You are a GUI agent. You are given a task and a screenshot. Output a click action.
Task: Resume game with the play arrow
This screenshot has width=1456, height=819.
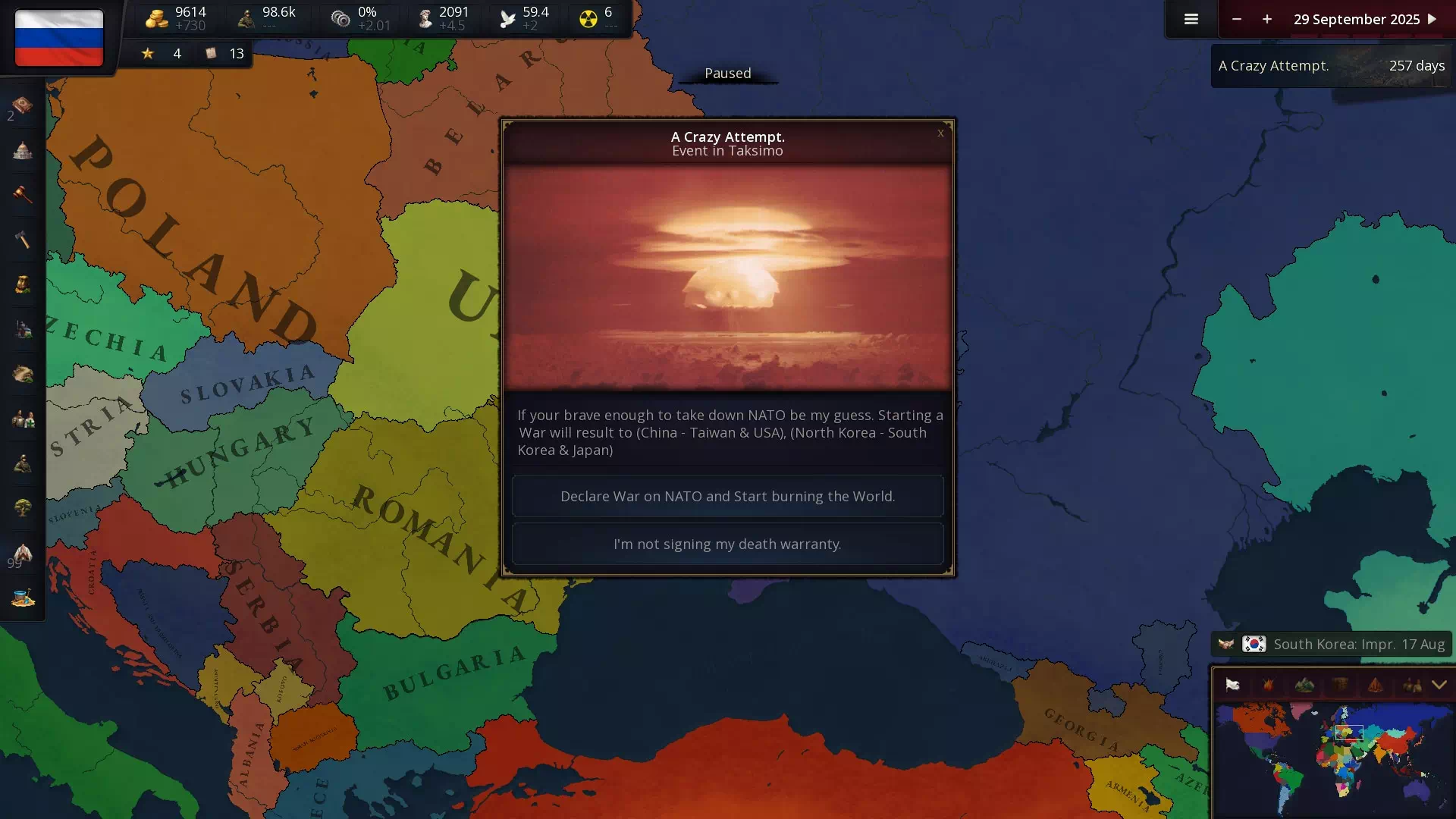[x=1432, y=19]
